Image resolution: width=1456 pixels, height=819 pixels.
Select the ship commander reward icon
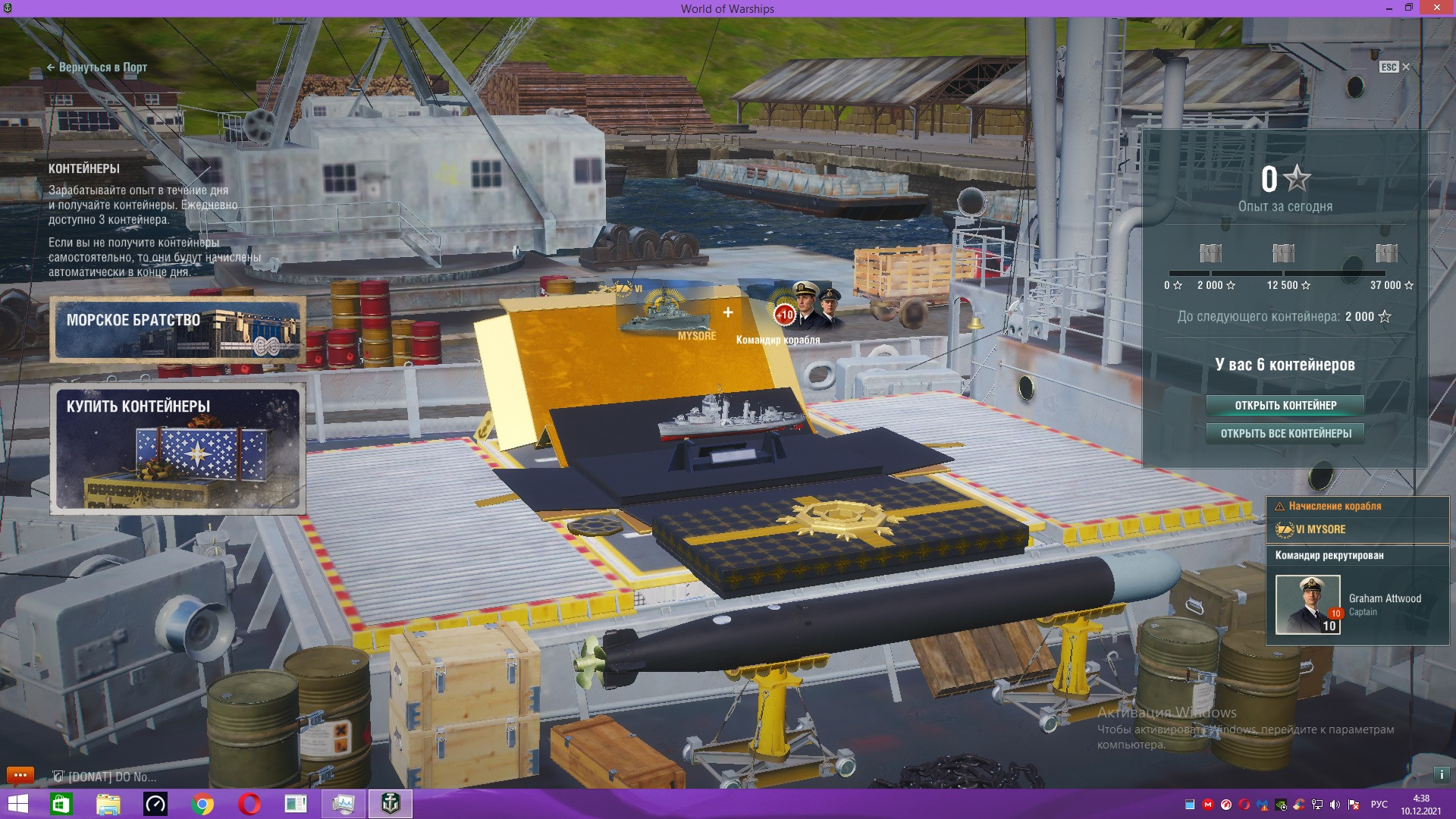click(808, 309)
